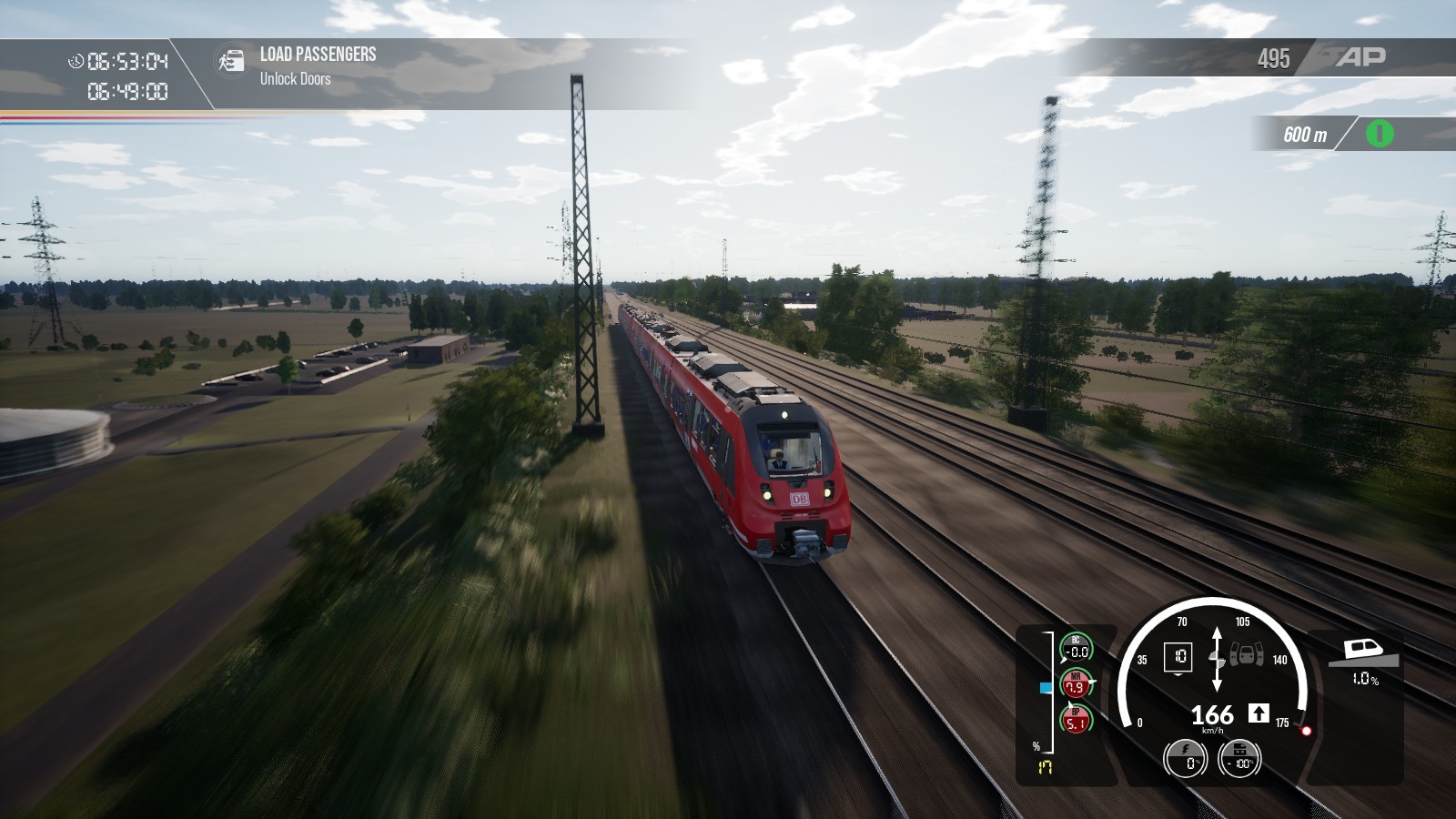The height and width of the screenshot is (819, 1456).
Task: Click the AP action points logo
Action: coord(1360,57)
